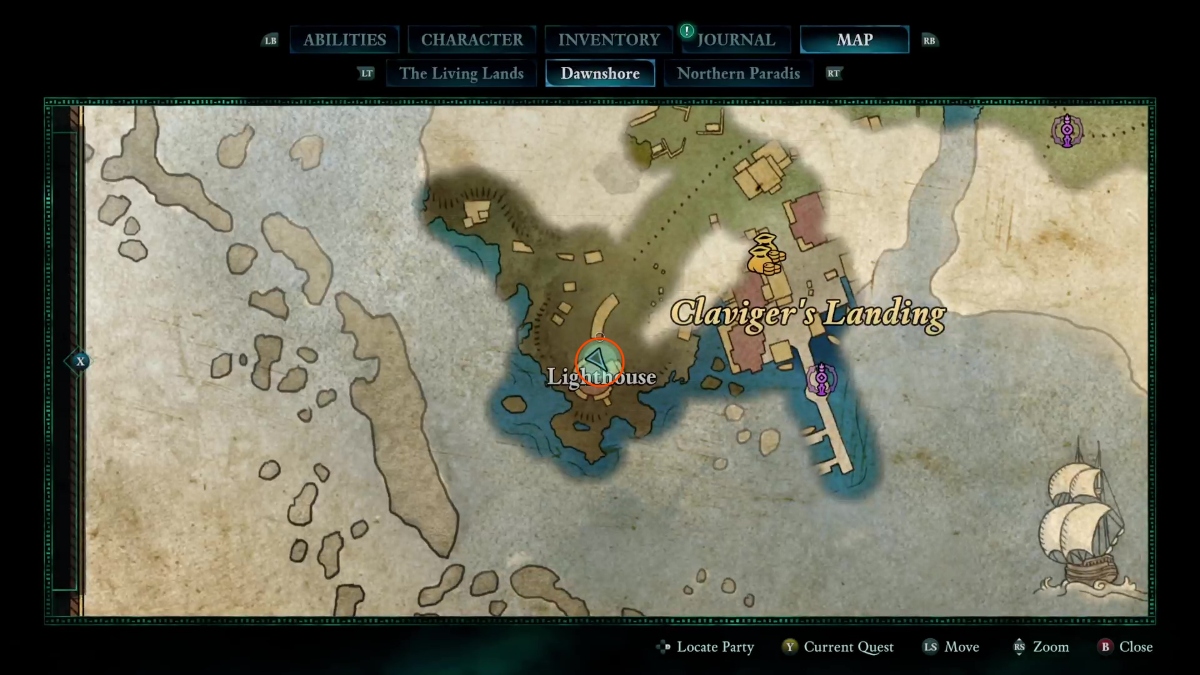Switch to Northern Paradis map
The width and height of the screenshot is (1200, 675).
coord(738,73)
